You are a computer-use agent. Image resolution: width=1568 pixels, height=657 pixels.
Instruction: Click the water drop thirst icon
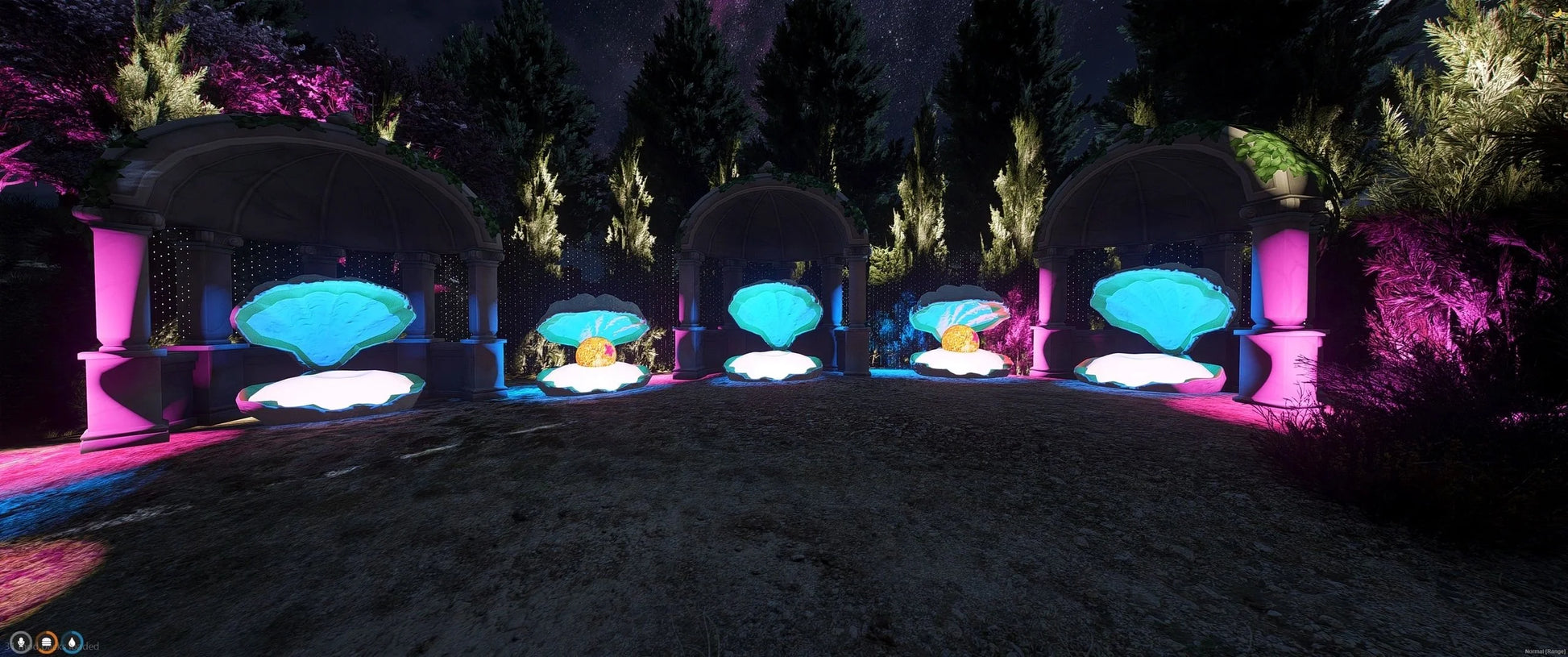click(x=73, y=642)
